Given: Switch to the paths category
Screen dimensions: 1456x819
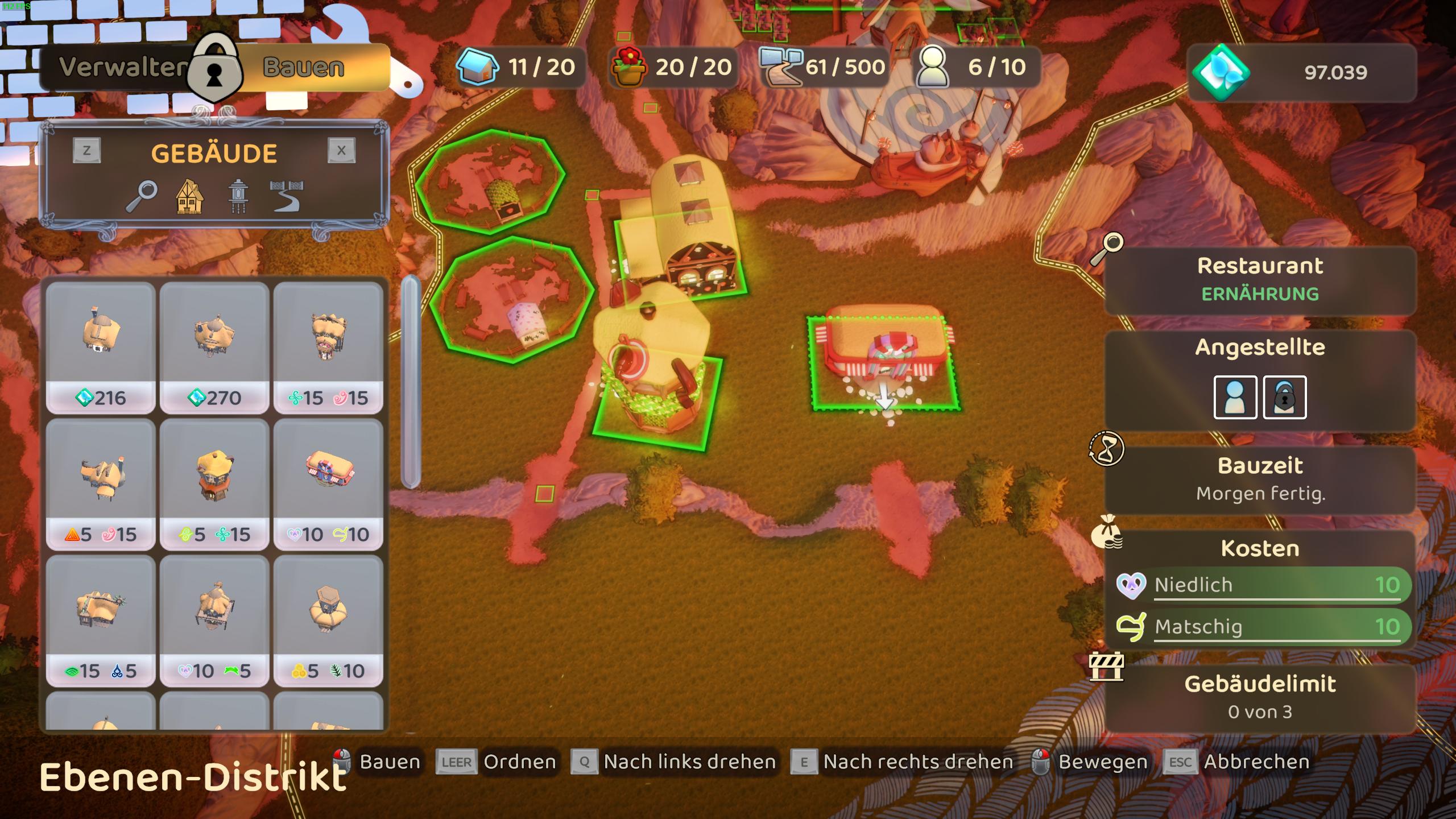Looking at the screenshot, I should (x=286, y=197).
